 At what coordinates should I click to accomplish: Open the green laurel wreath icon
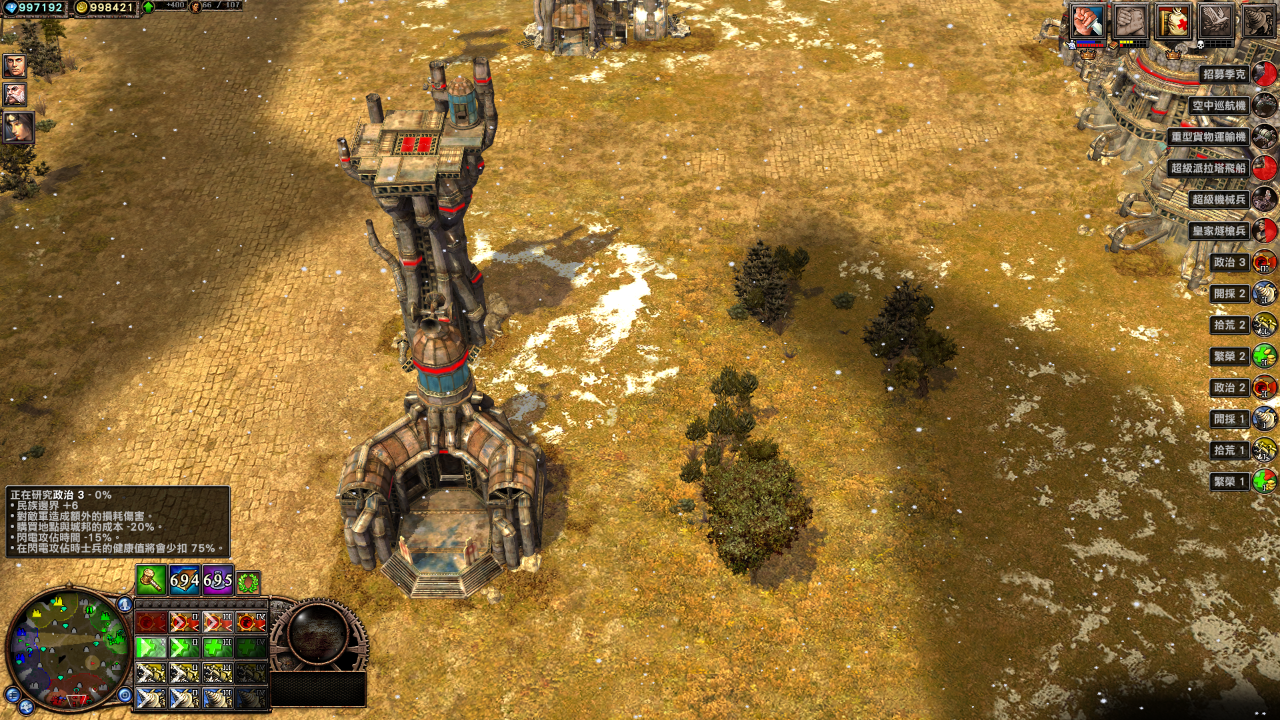coord(249,582)
